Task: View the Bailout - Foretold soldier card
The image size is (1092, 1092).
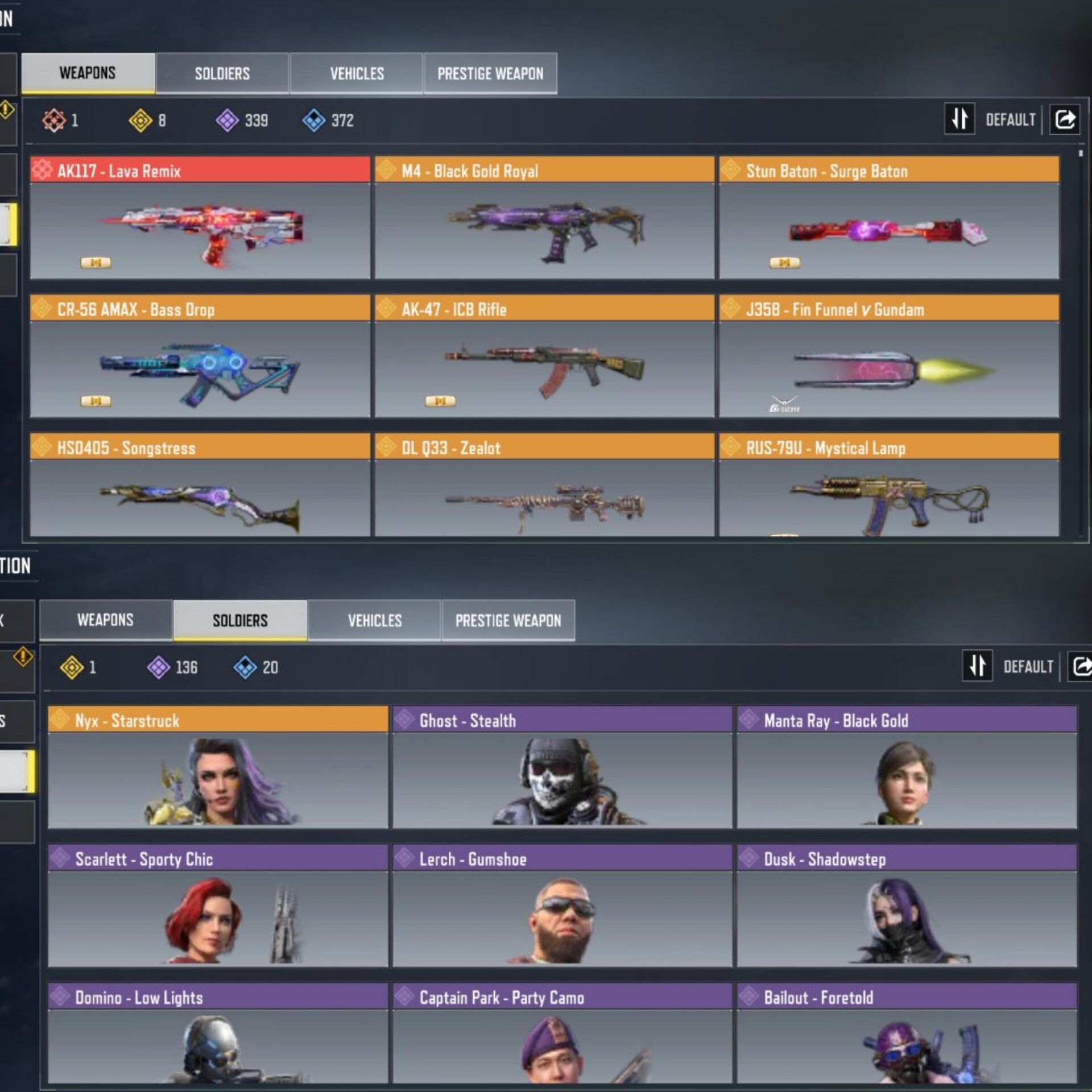Action: (x=907, y=1034)
